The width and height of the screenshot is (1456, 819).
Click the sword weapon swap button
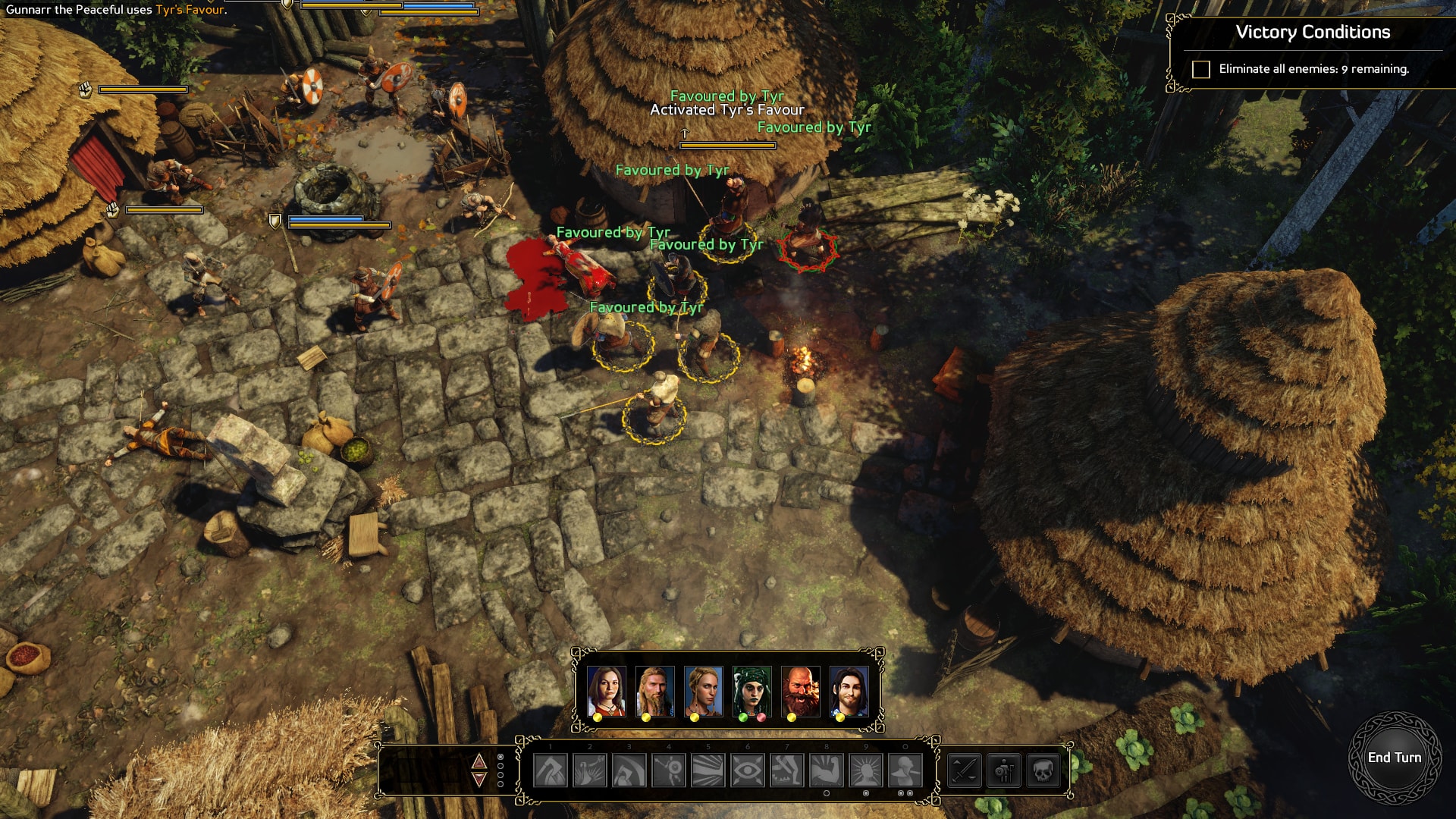tap(965, 771)
